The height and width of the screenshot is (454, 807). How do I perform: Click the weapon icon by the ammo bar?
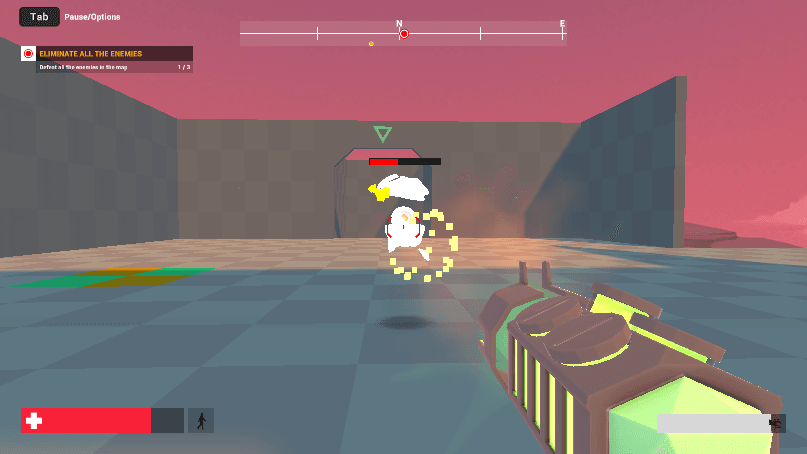tap(777, 423)
